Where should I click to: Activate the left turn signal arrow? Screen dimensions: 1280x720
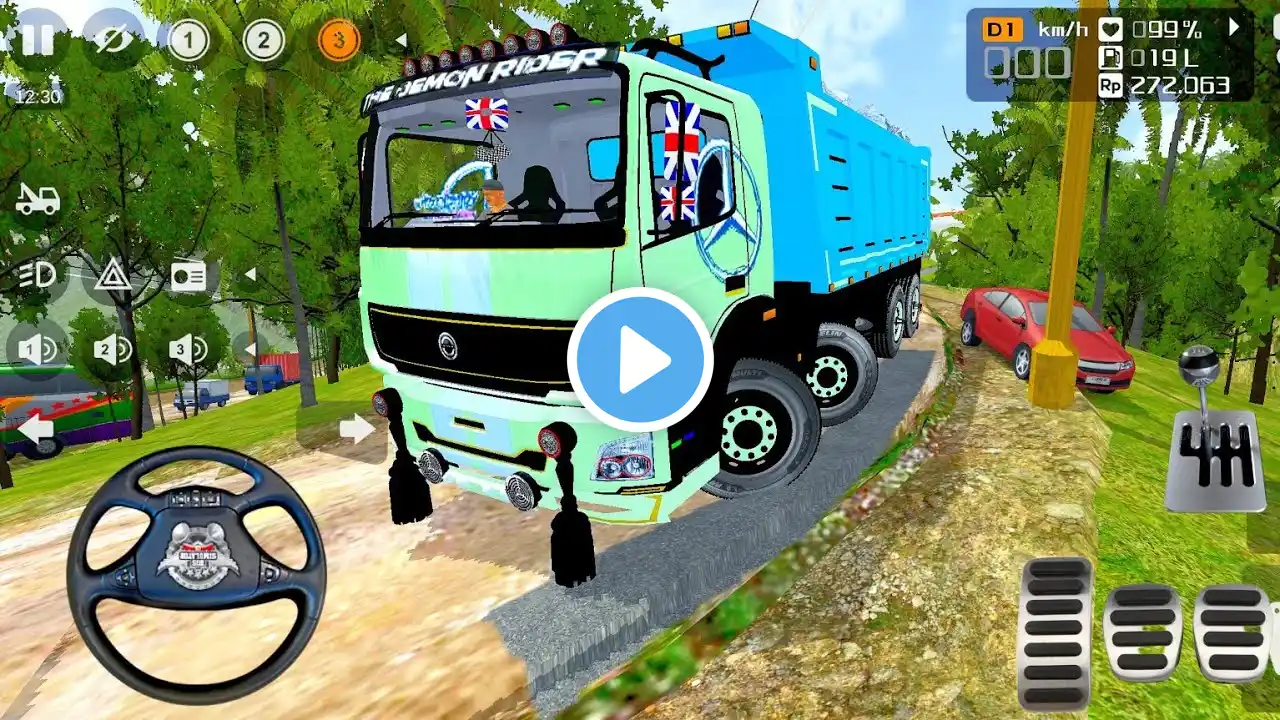36,429
